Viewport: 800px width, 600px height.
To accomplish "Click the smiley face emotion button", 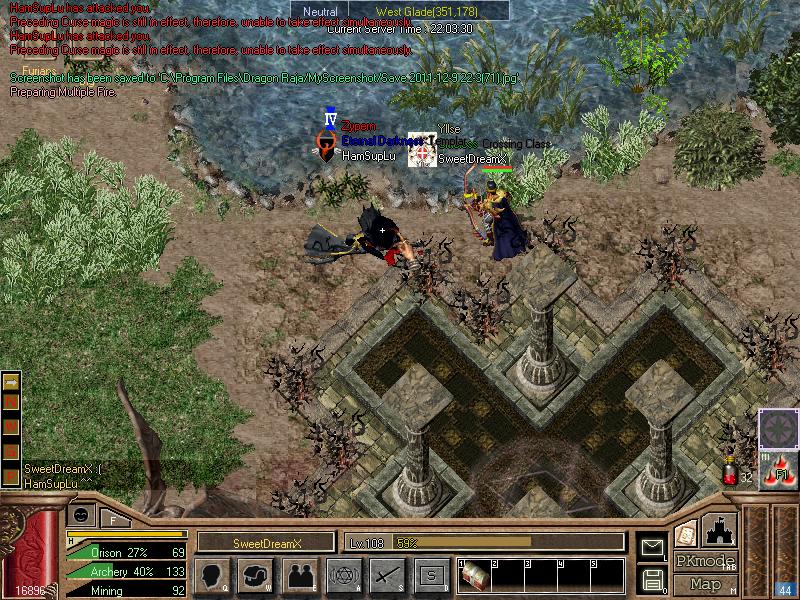I will point(82,514).
